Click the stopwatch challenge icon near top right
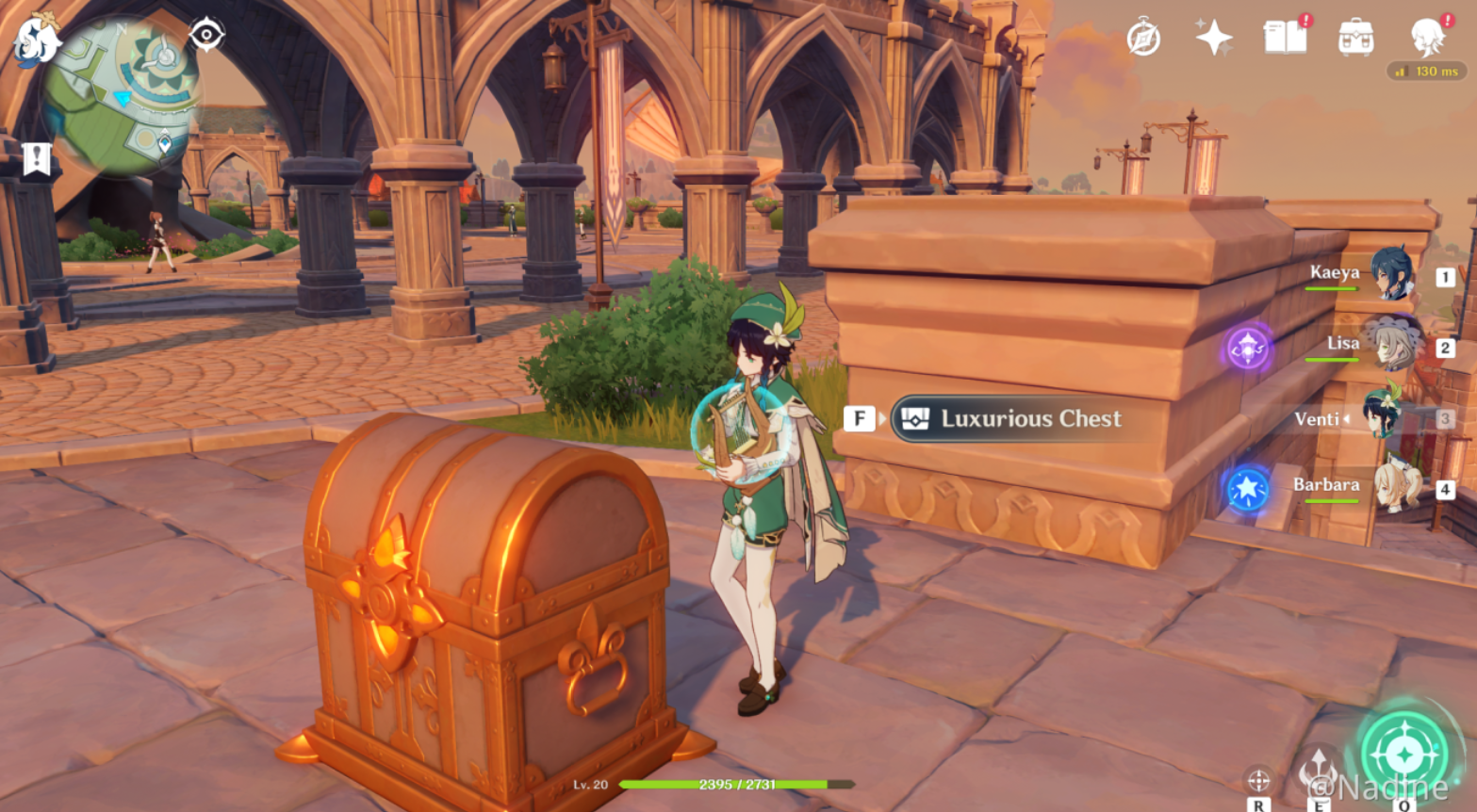 pos(1142,35)
